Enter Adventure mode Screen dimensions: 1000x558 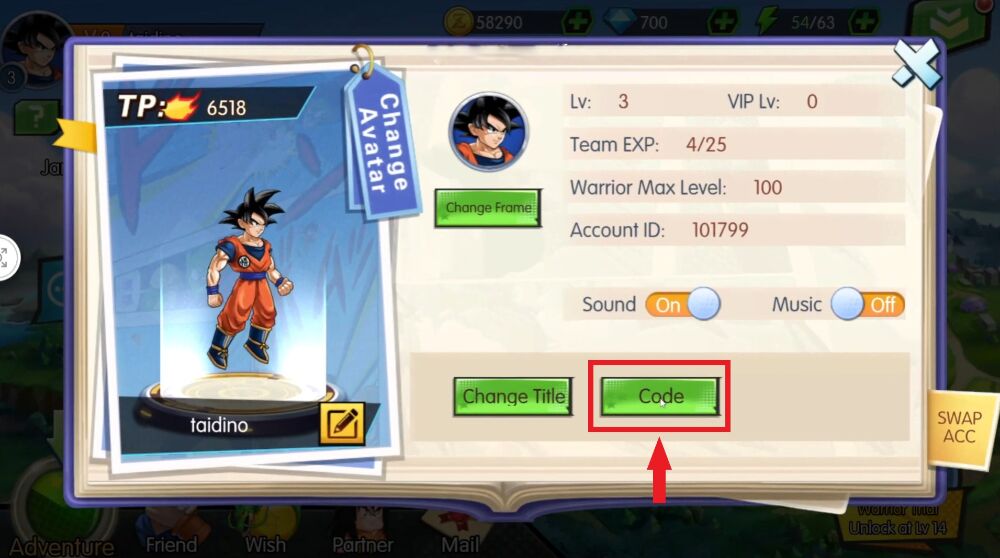[62, 545]
